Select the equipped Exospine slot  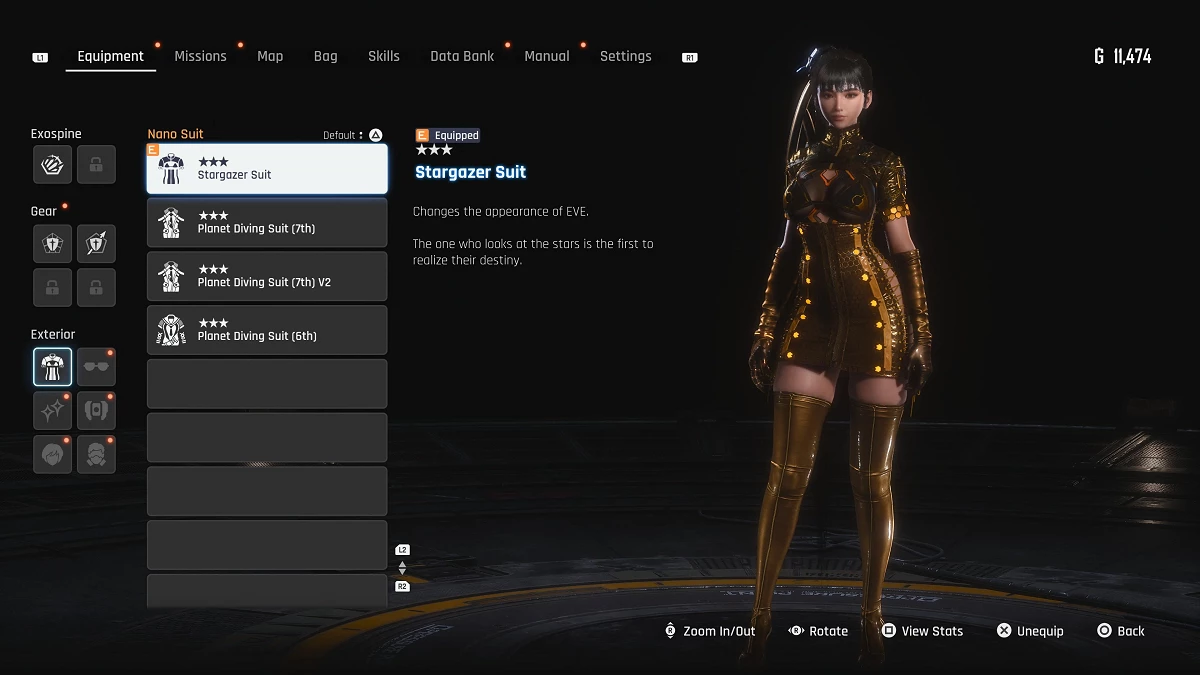pos(52,165)
